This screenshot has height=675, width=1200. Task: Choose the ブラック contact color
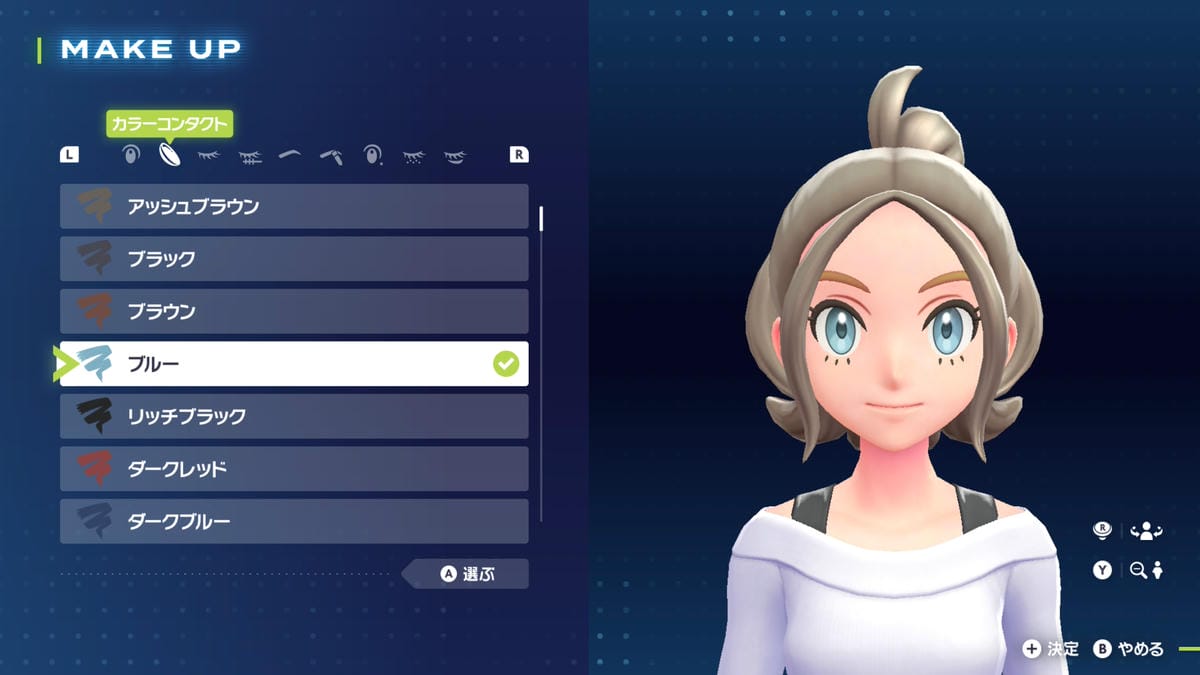[x=294, y=259]
